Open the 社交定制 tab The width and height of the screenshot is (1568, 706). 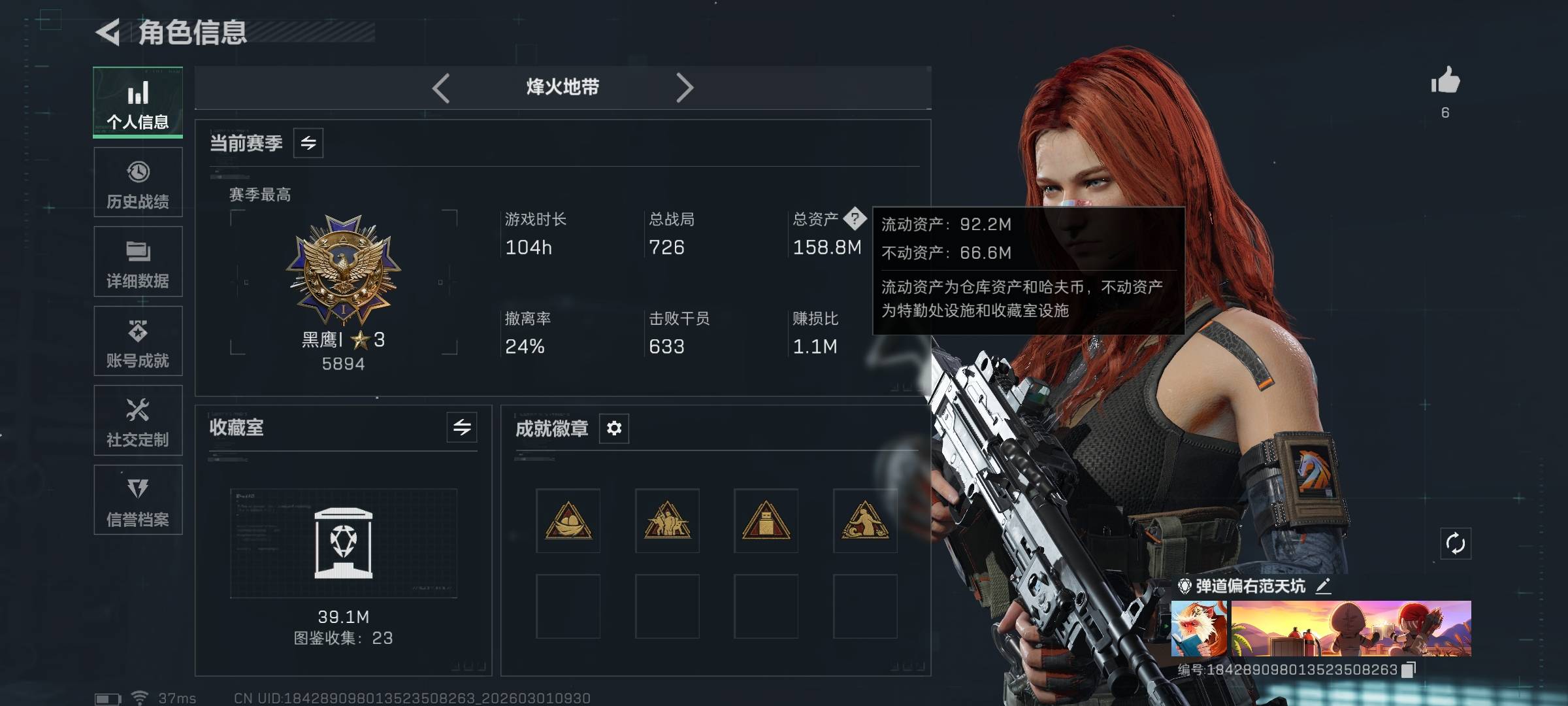[x=138, y=421]
